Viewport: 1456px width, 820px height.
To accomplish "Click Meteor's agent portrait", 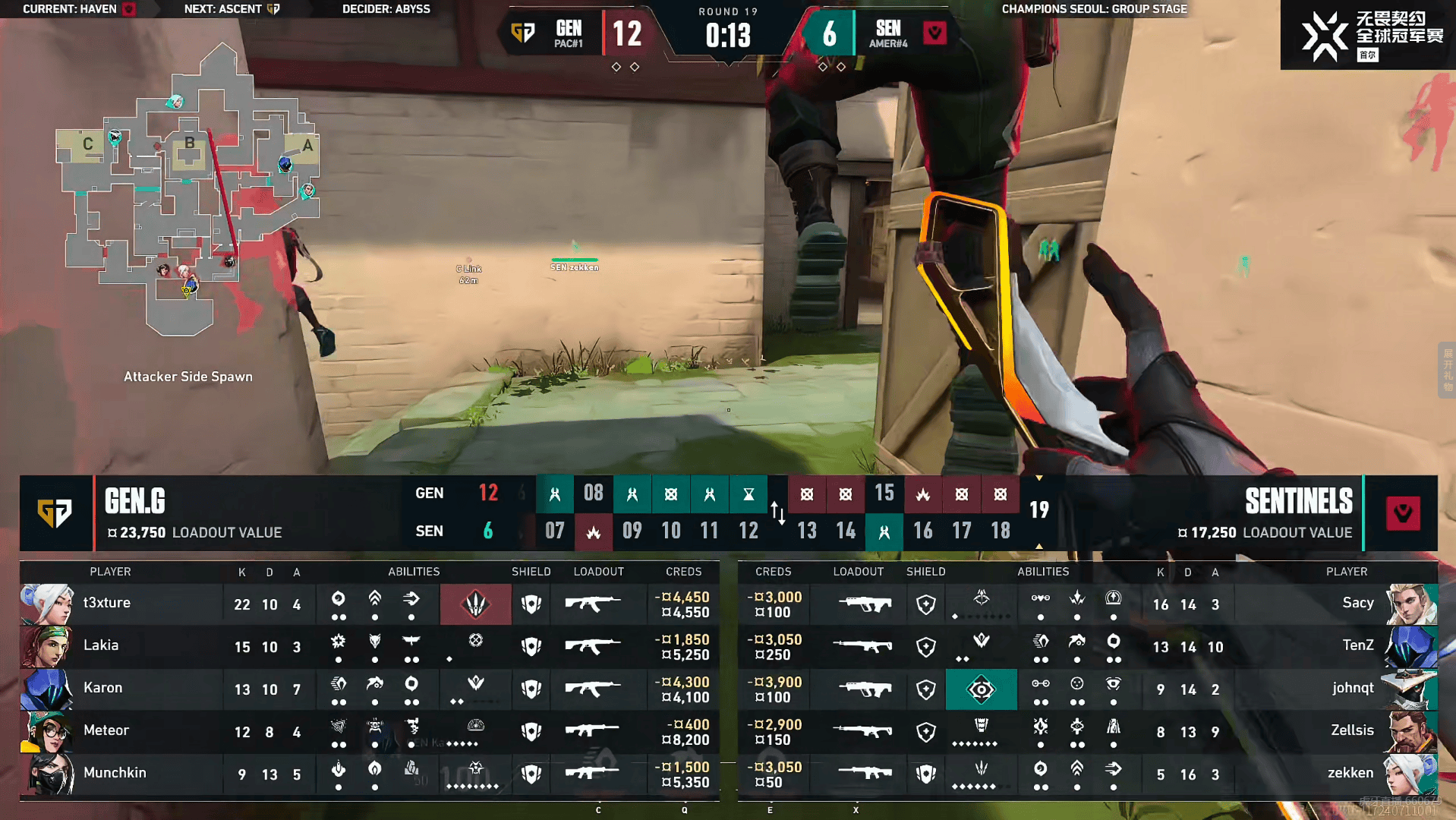I will [47, 731].
